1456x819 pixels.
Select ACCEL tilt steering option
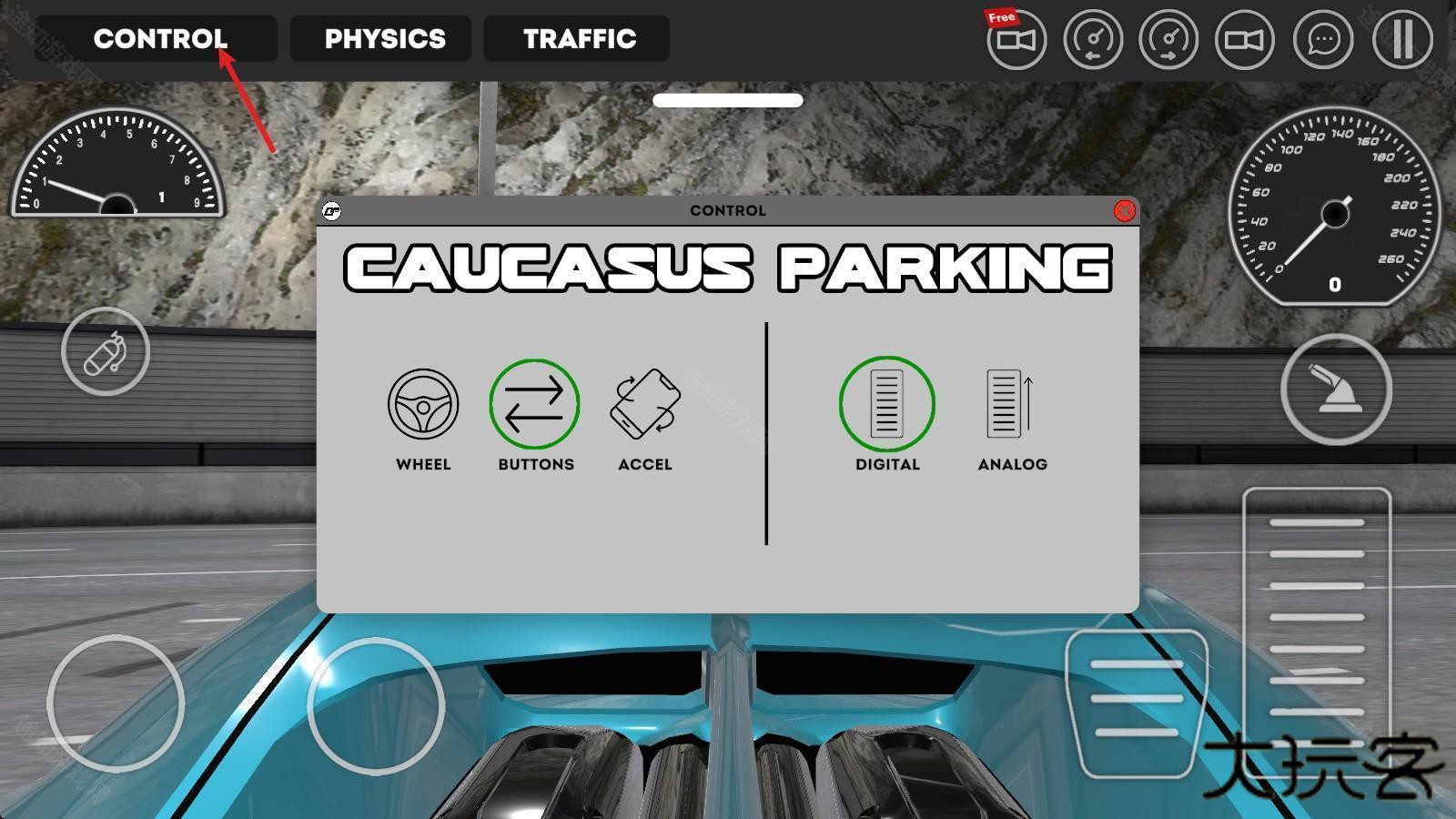point(645,405)
